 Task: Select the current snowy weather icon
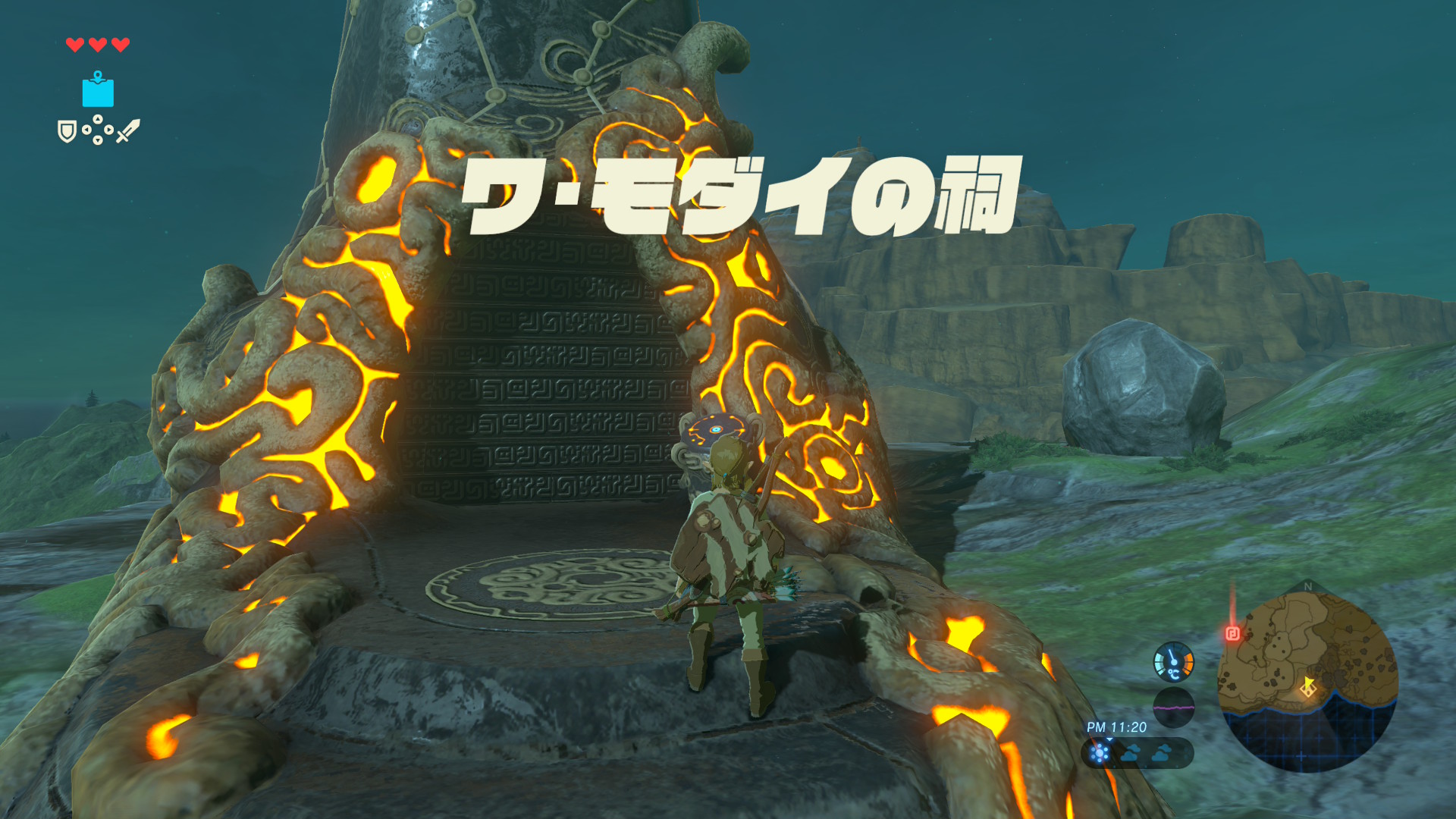tap(1099, 752)
